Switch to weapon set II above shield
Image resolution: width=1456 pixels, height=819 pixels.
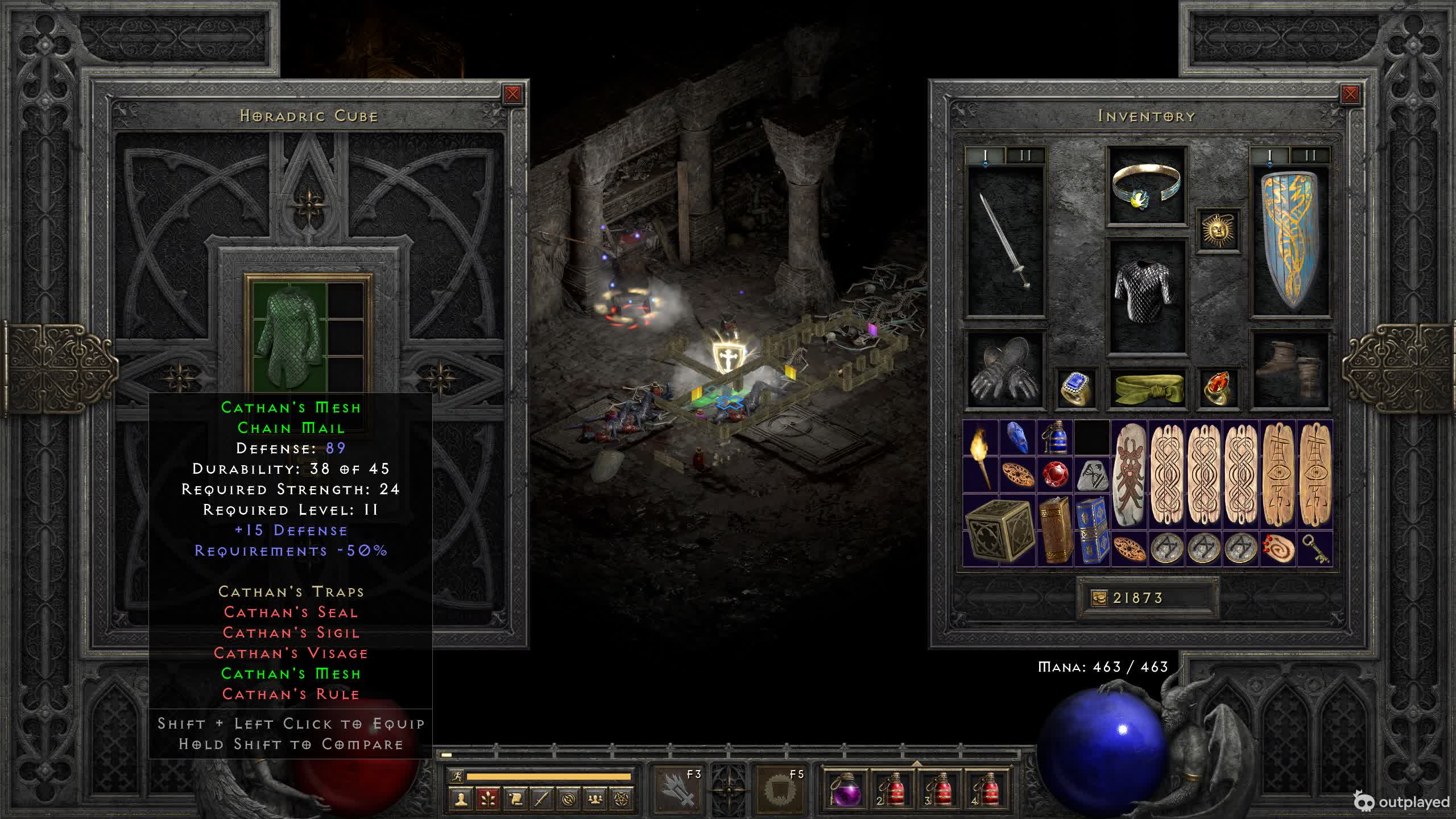pyautogui.click(x=1310, y=156)
